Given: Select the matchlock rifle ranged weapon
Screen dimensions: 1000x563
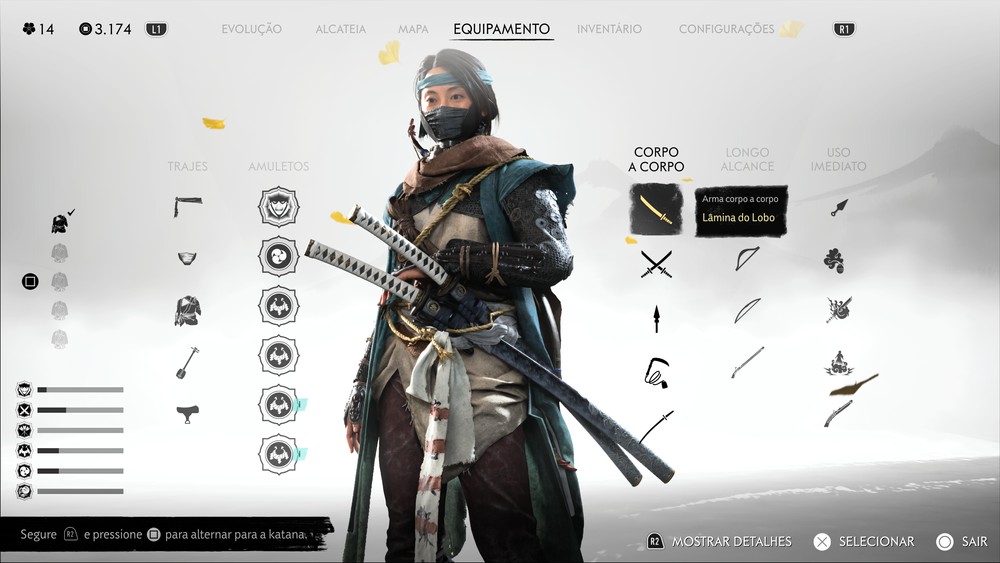Looking at the screenshot, I should [748, 362].
